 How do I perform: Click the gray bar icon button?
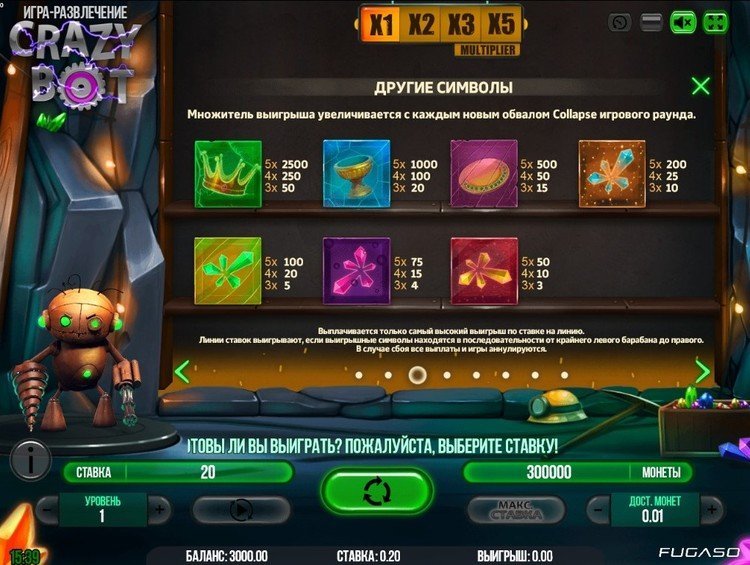[651, 22]
